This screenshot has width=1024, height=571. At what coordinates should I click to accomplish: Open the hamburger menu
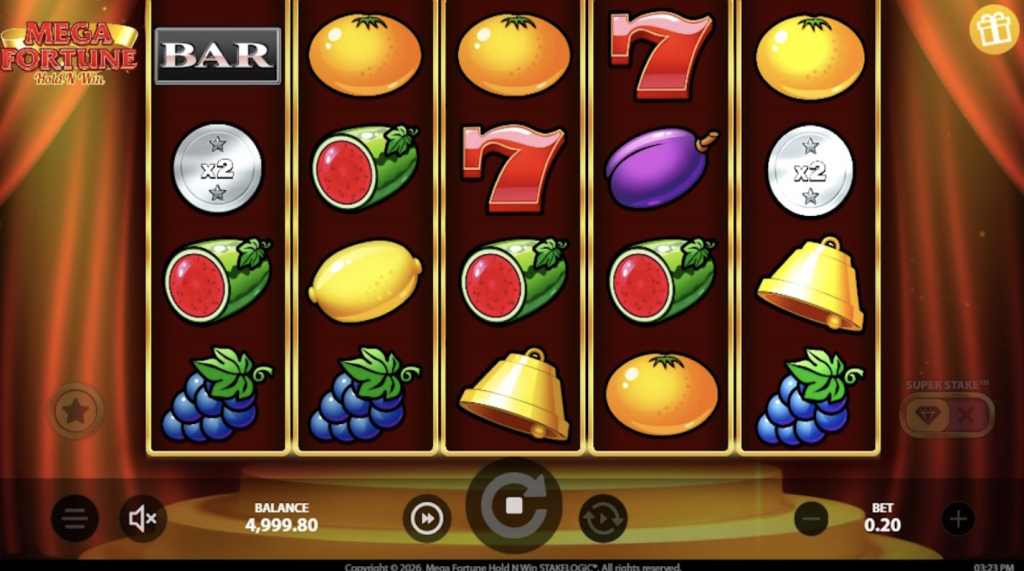[75, 518]
